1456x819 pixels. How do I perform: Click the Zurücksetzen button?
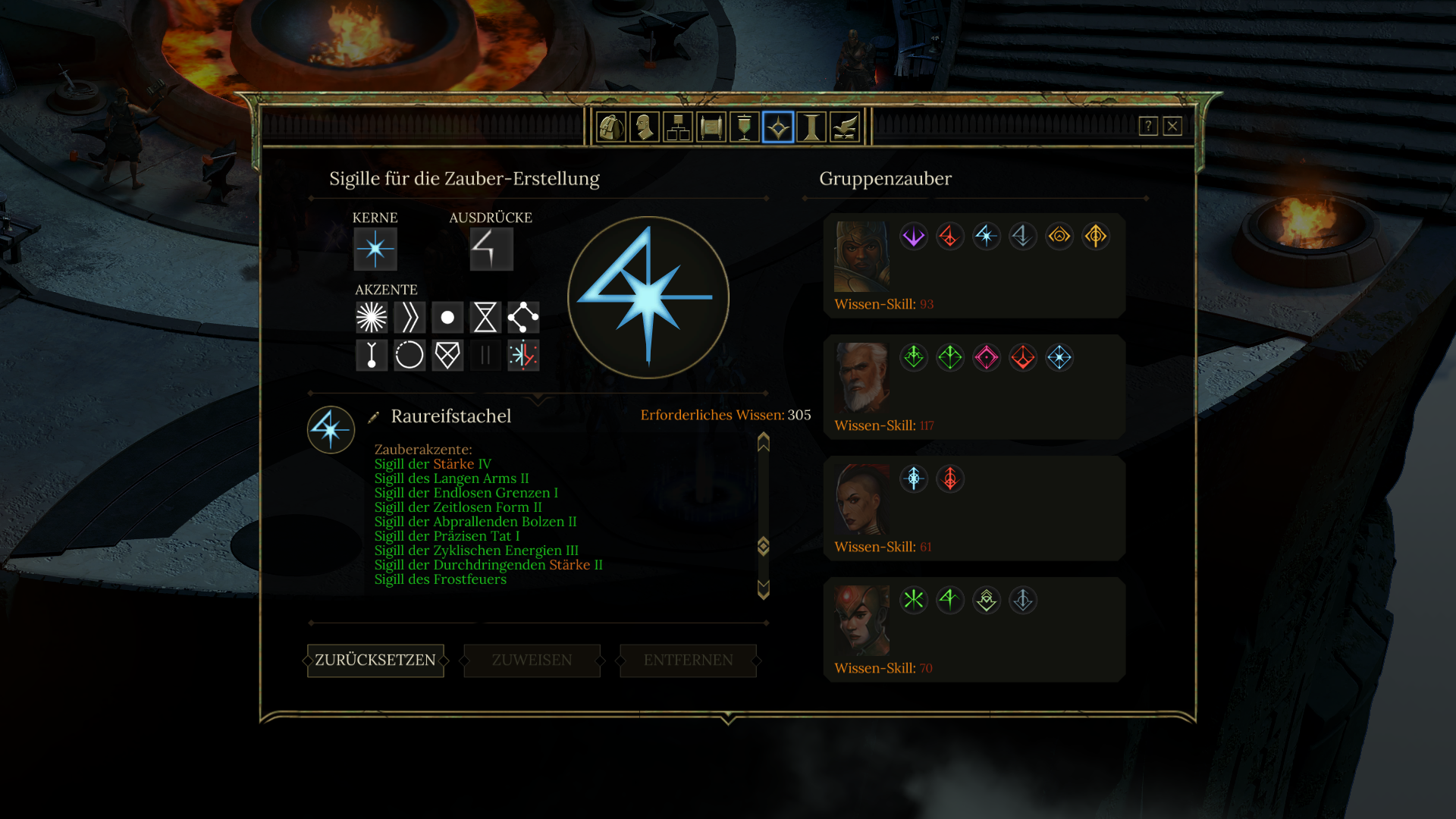click(x=375, y=661)
